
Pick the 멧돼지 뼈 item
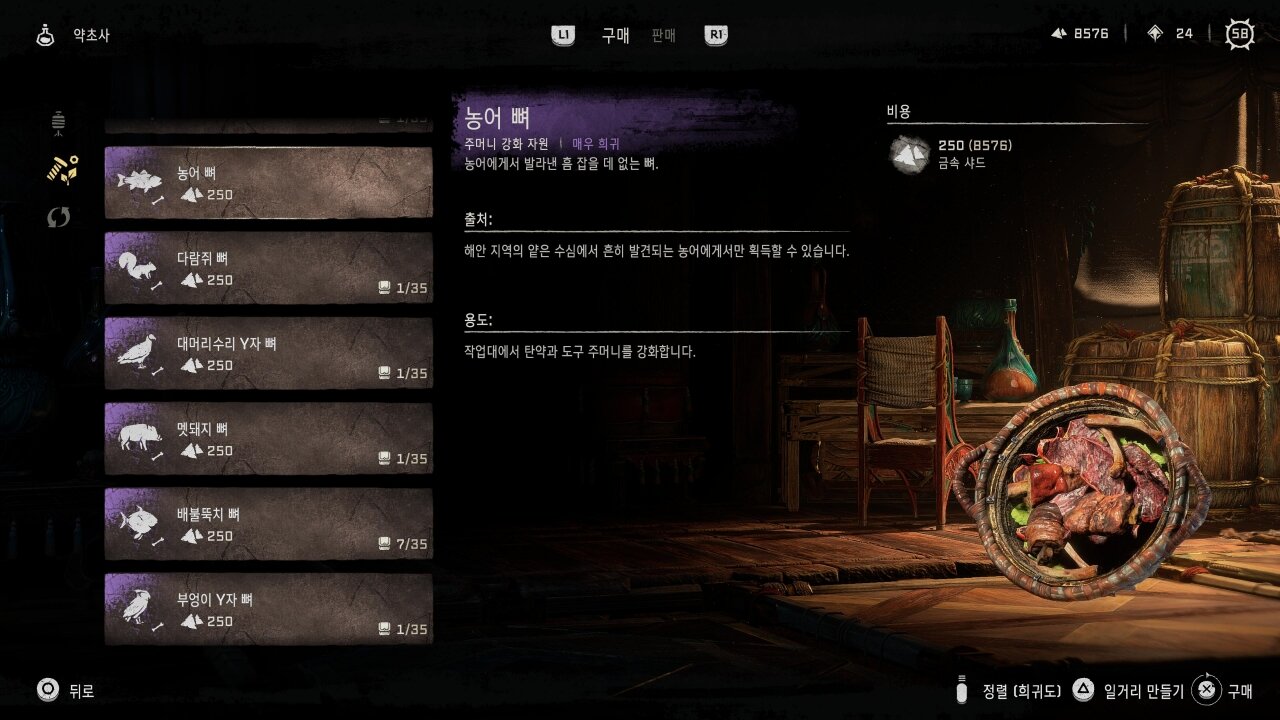pos(268,439)
